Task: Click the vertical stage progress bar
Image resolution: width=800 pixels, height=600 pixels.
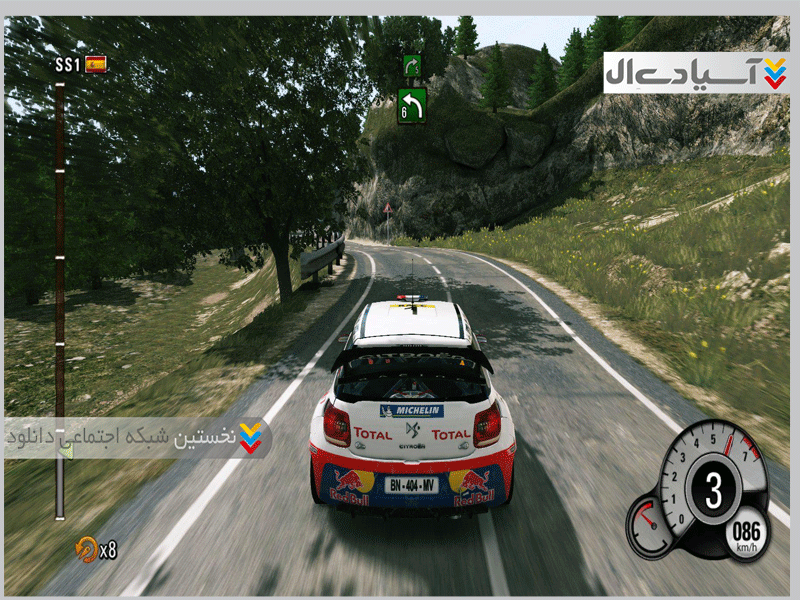Action: point(60,300)
